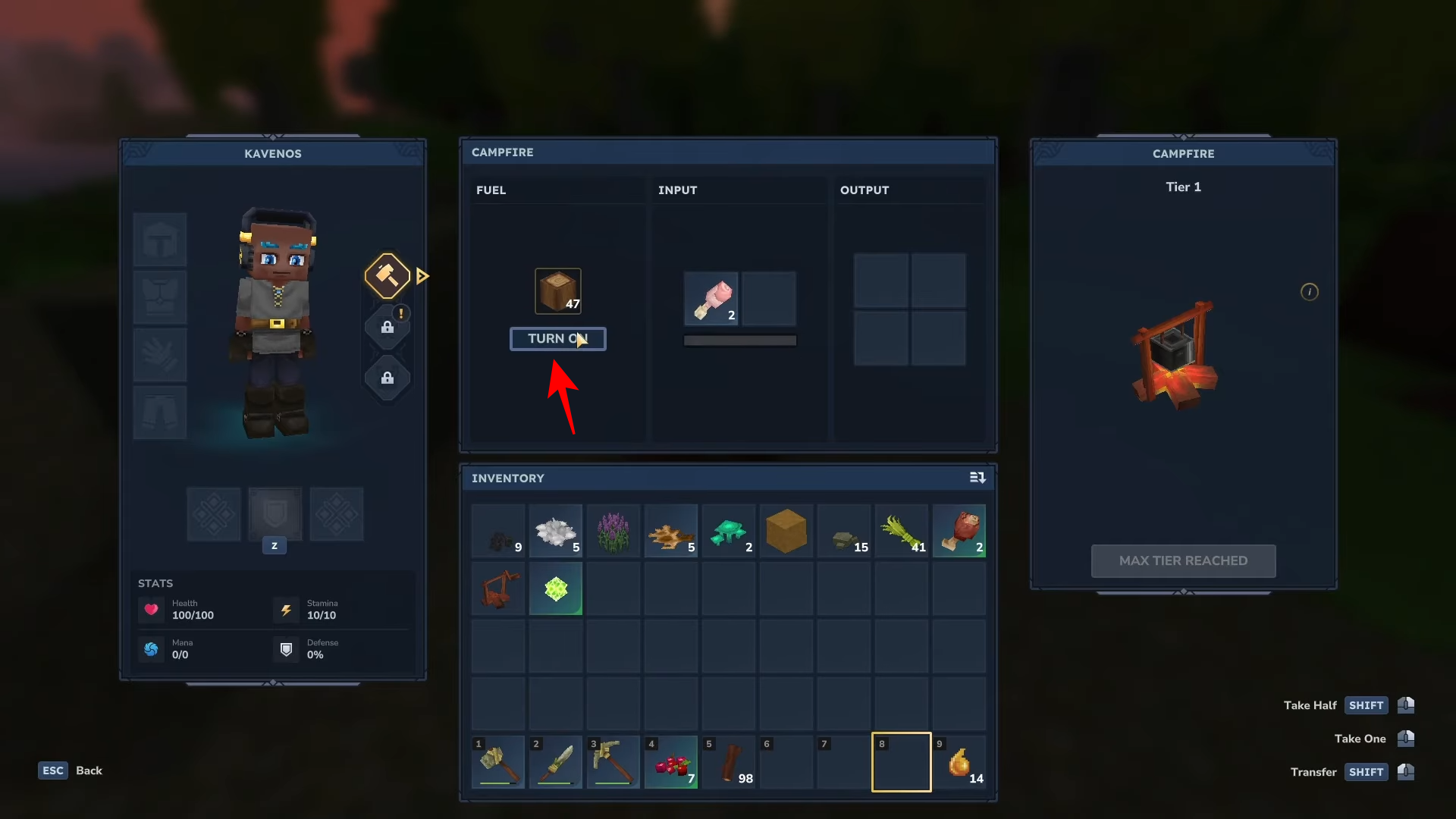
Task: Select the highlighted empty hotbar slot 8
Action: point(901,761)
